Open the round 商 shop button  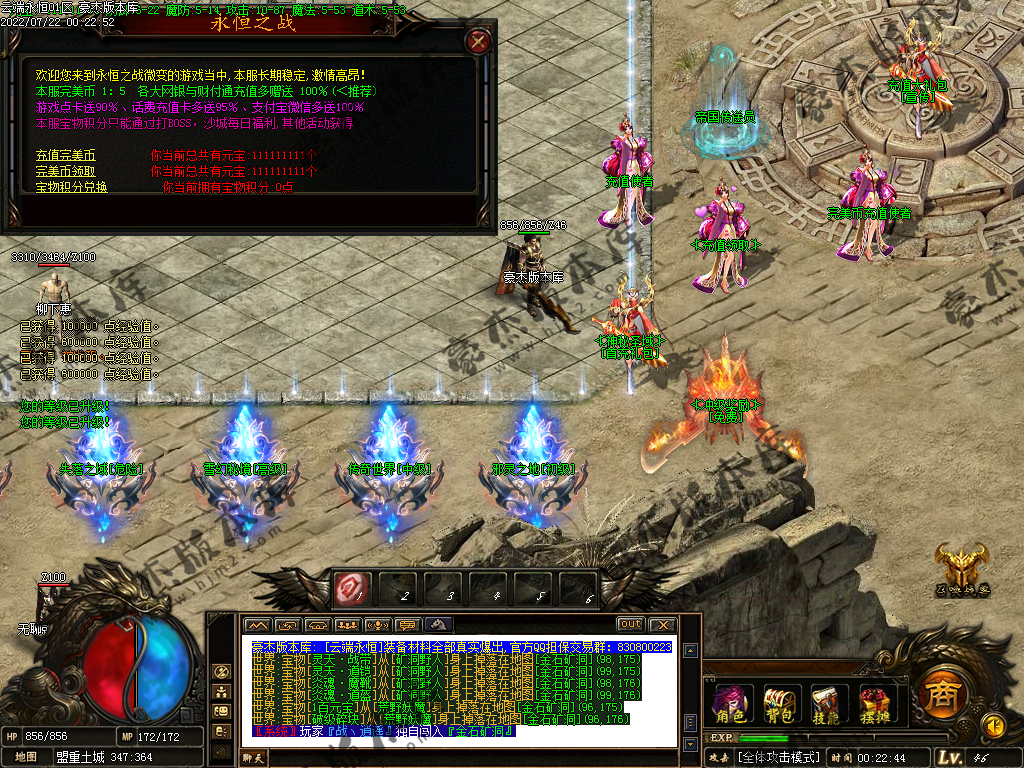(938, 693)
